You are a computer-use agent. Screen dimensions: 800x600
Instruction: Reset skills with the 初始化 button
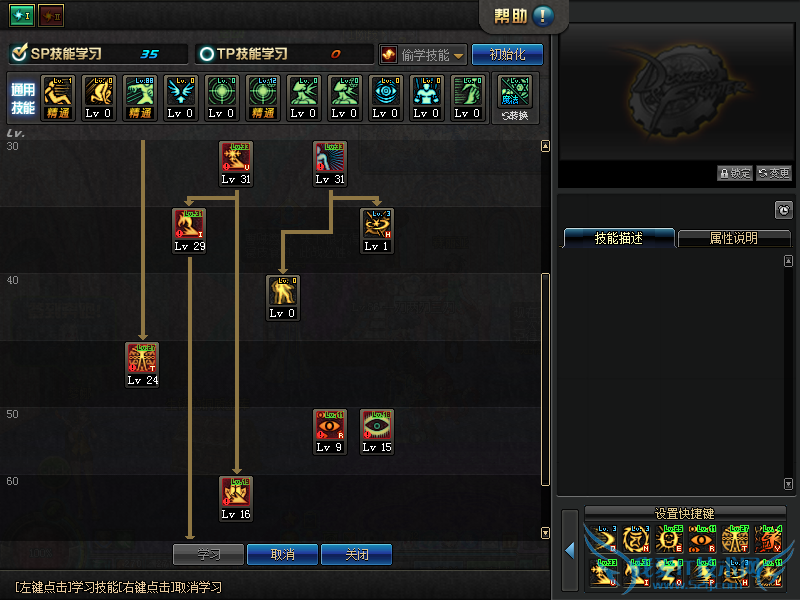pyautogui.click(x=507, y=54)
